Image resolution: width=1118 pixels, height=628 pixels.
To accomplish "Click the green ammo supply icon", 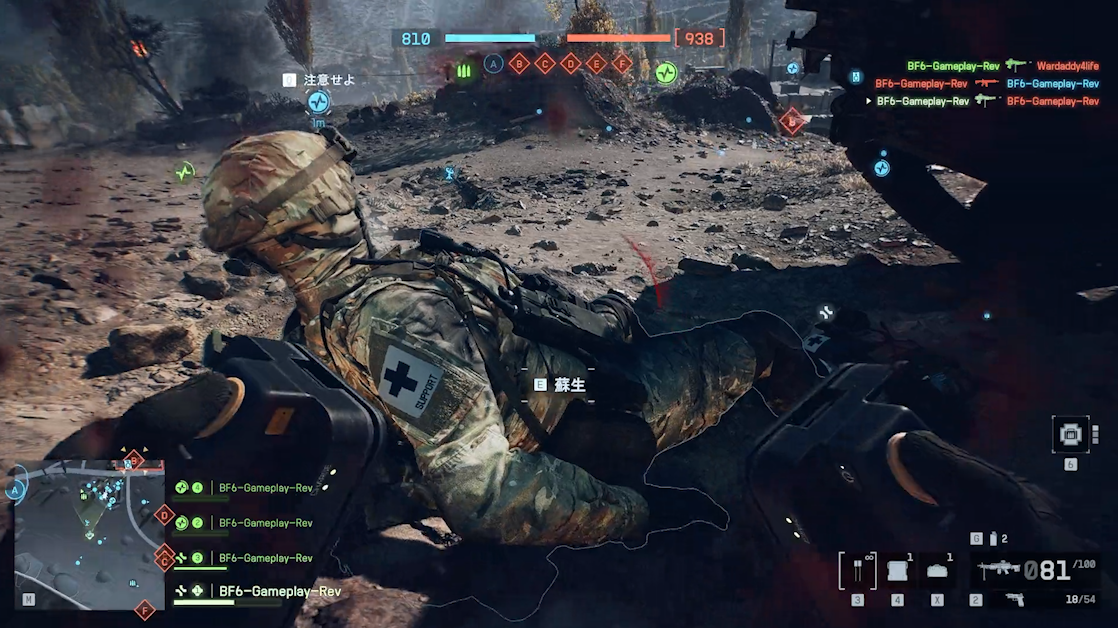I will [x=463, y=71].
